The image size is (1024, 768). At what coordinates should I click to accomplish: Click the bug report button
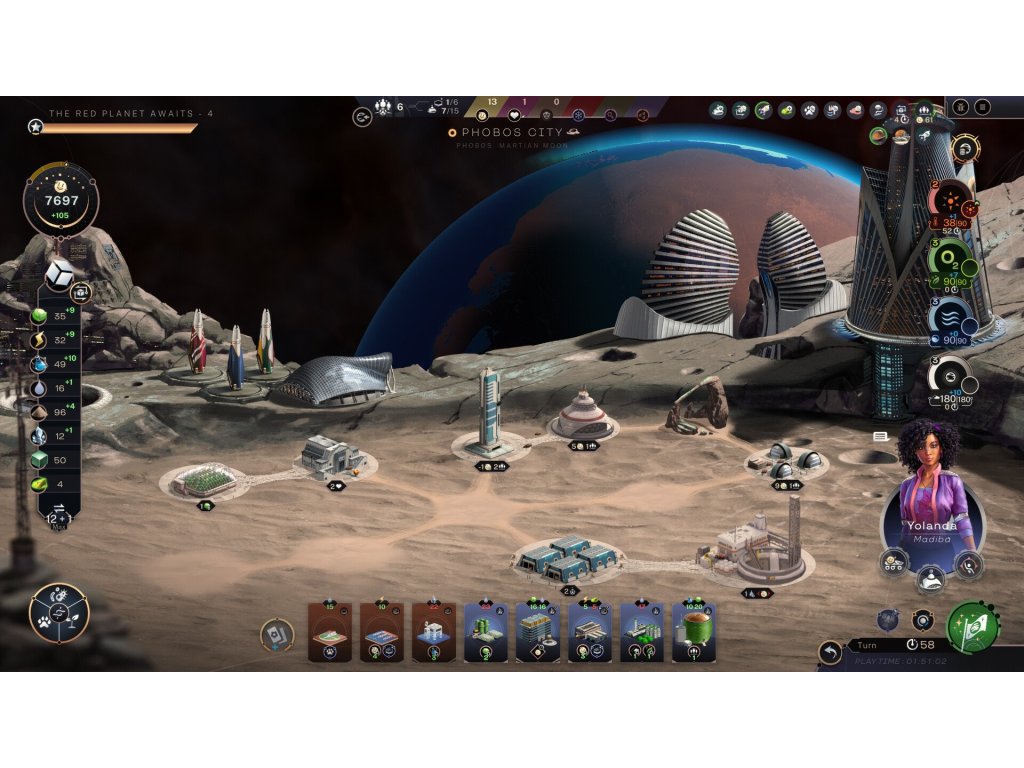tap(959, 107)
